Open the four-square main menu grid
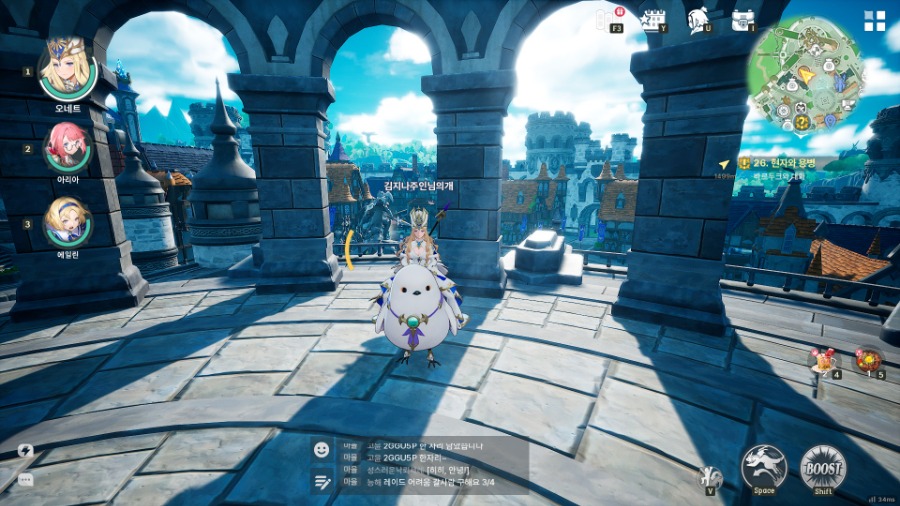The height and width of the screenshot is (506, 900). pos(875,21)
